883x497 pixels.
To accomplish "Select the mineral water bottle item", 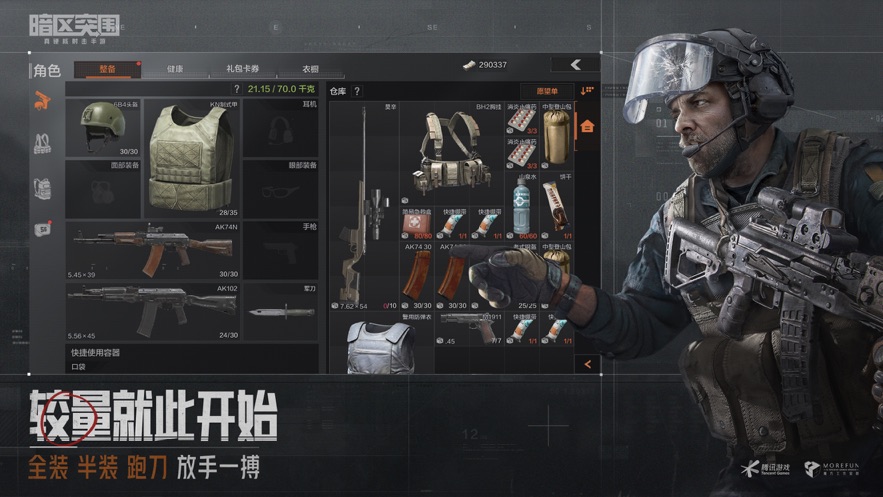I will [x=520, y=205].
